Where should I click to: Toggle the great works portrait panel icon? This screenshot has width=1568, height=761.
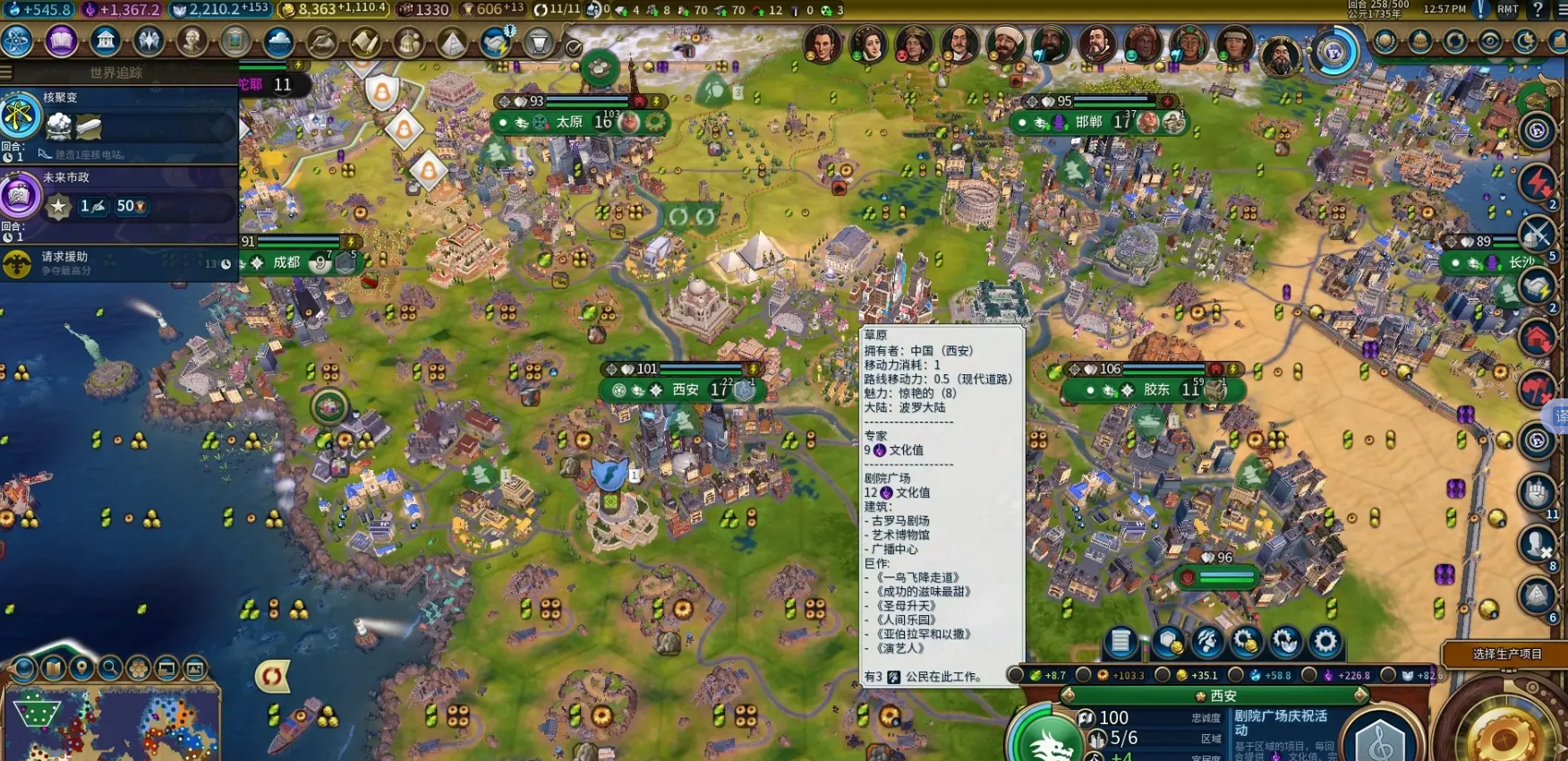[x=234, y=41]
